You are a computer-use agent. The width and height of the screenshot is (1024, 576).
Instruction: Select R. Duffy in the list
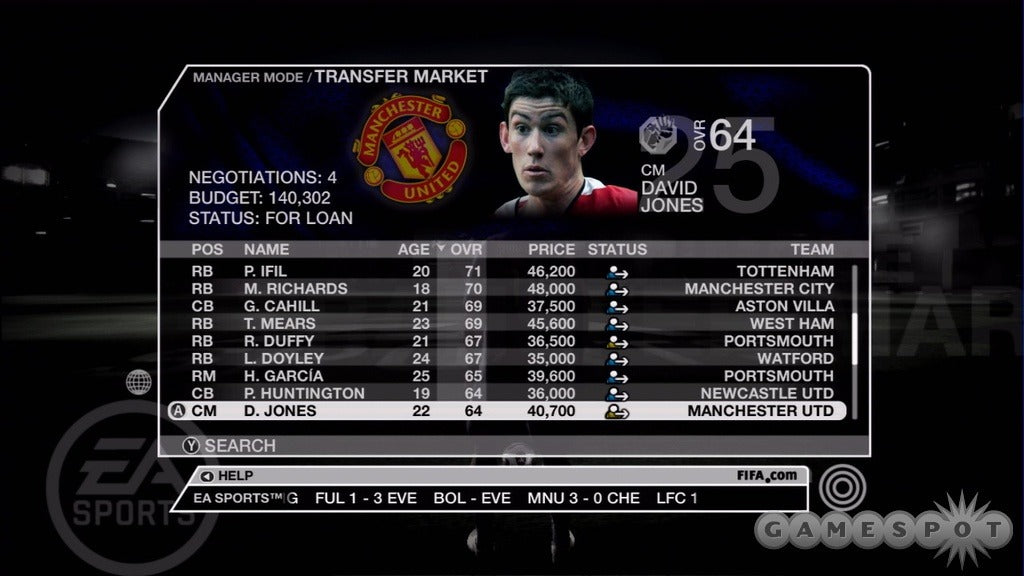pos(512,341)
